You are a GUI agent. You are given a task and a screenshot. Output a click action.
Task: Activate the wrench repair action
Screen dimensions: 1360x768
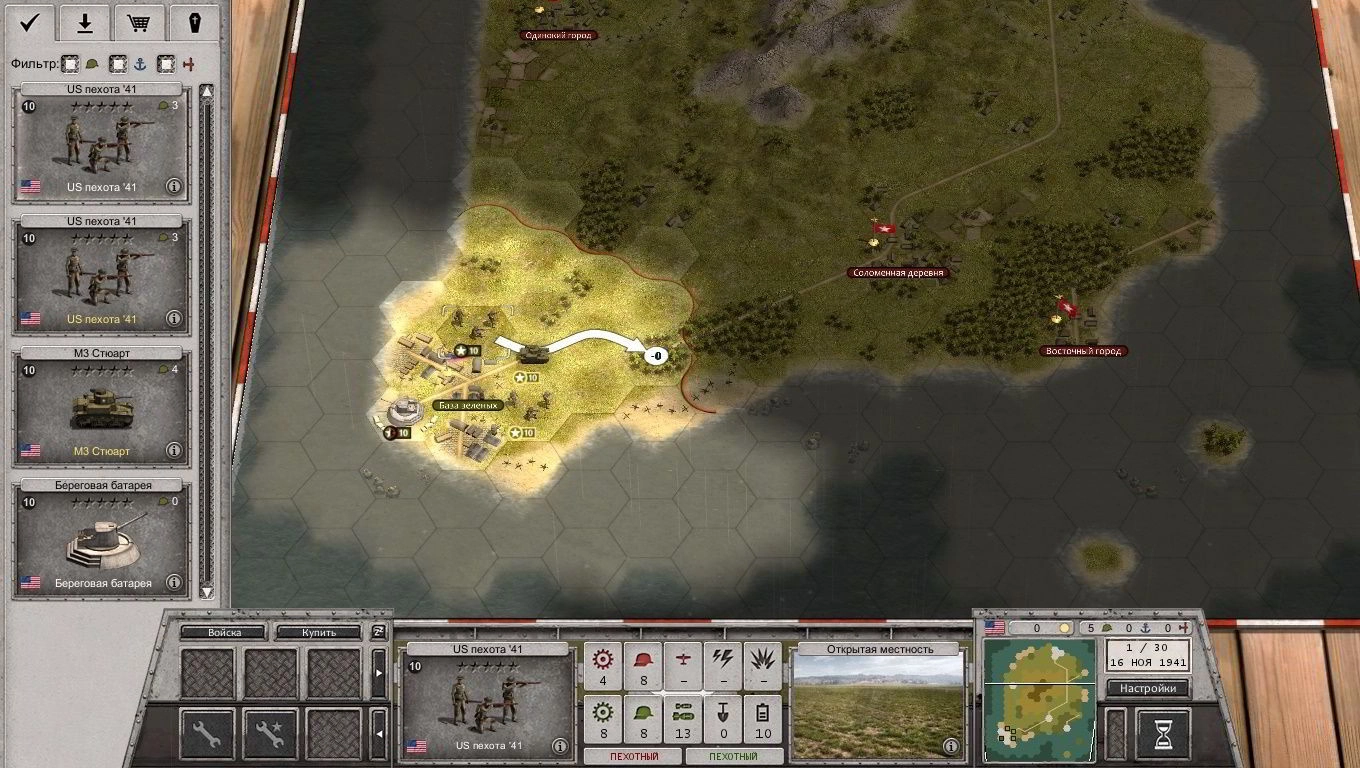207,733
